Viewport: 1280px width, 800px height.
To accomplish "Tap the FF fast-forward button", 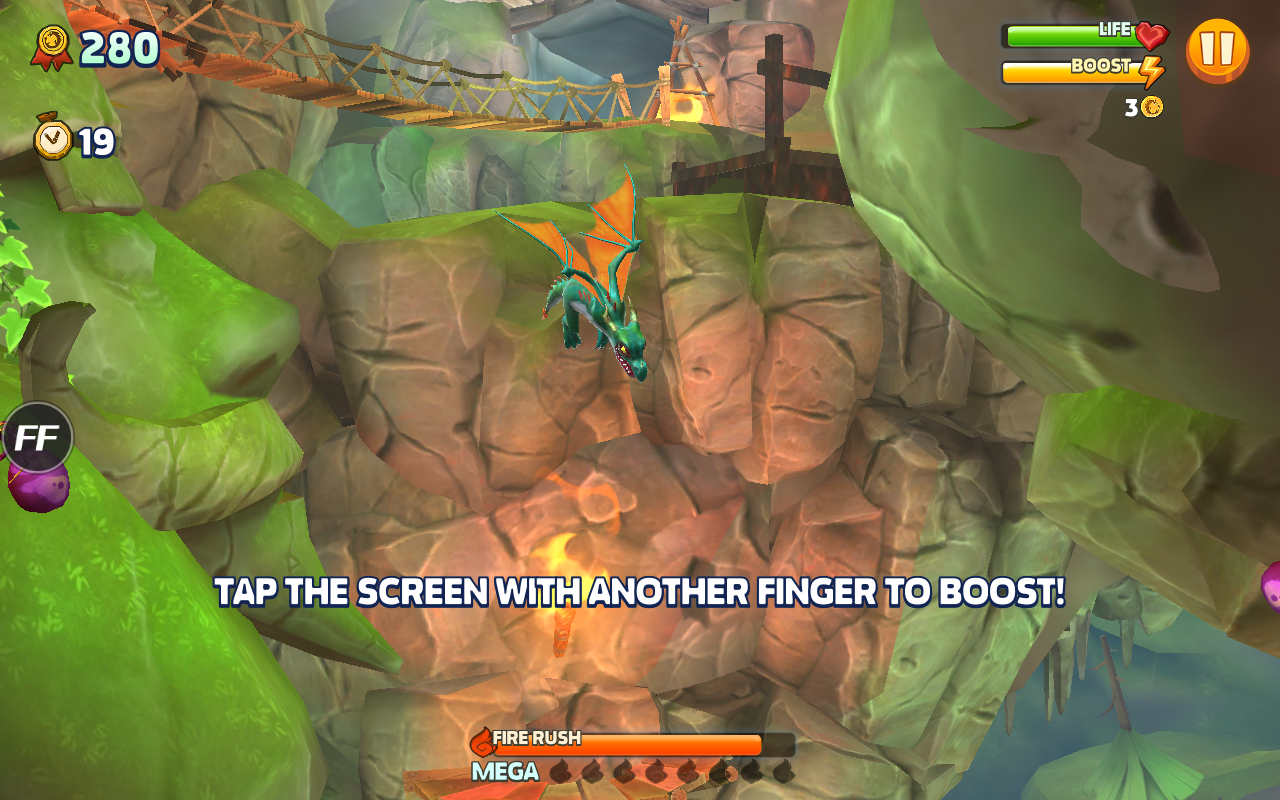I will tap(37, 437).
